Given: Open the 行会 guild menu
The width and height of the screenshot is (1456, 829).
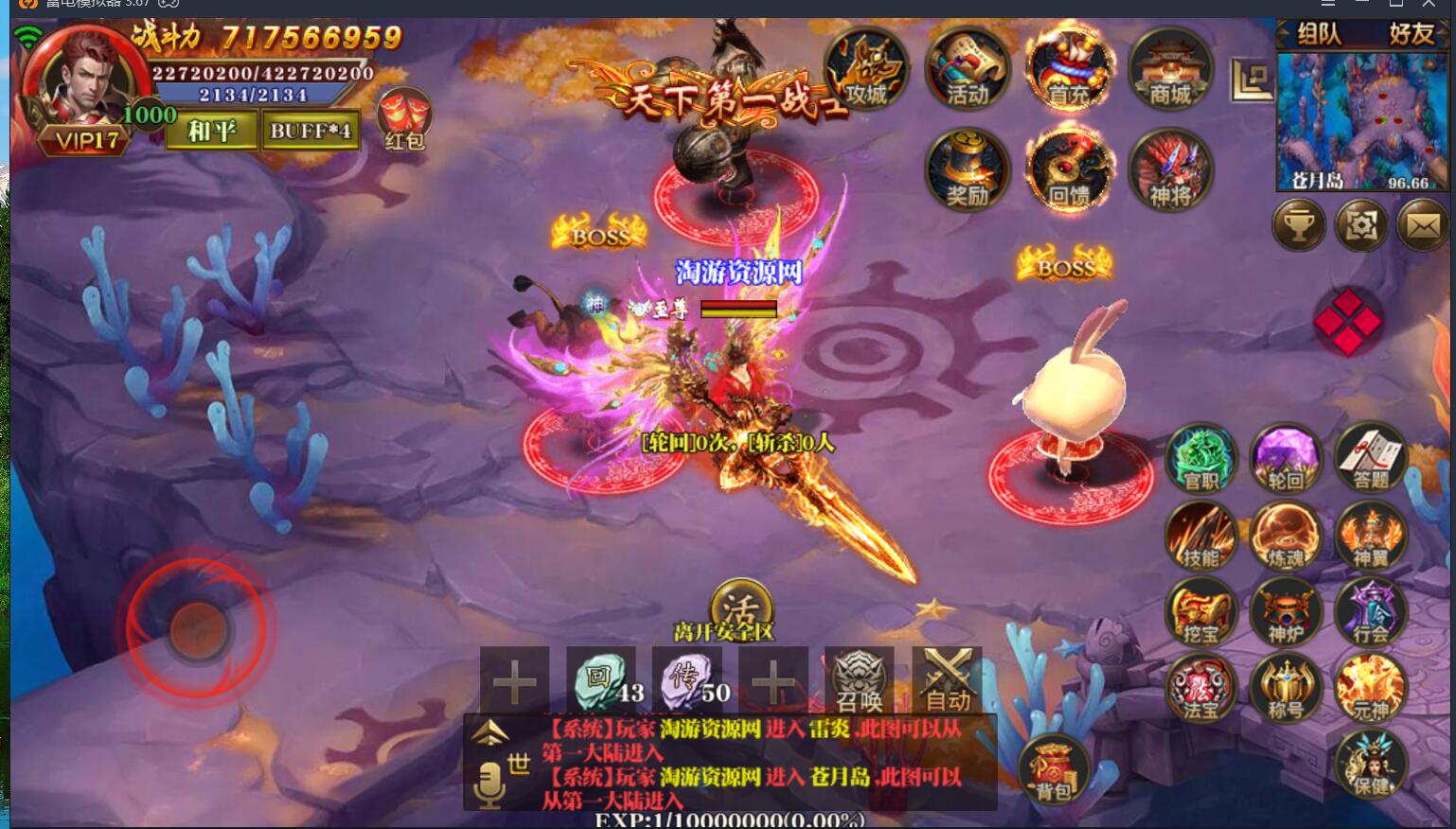Looking at the screenshot, I should [x=1370, y=612].
